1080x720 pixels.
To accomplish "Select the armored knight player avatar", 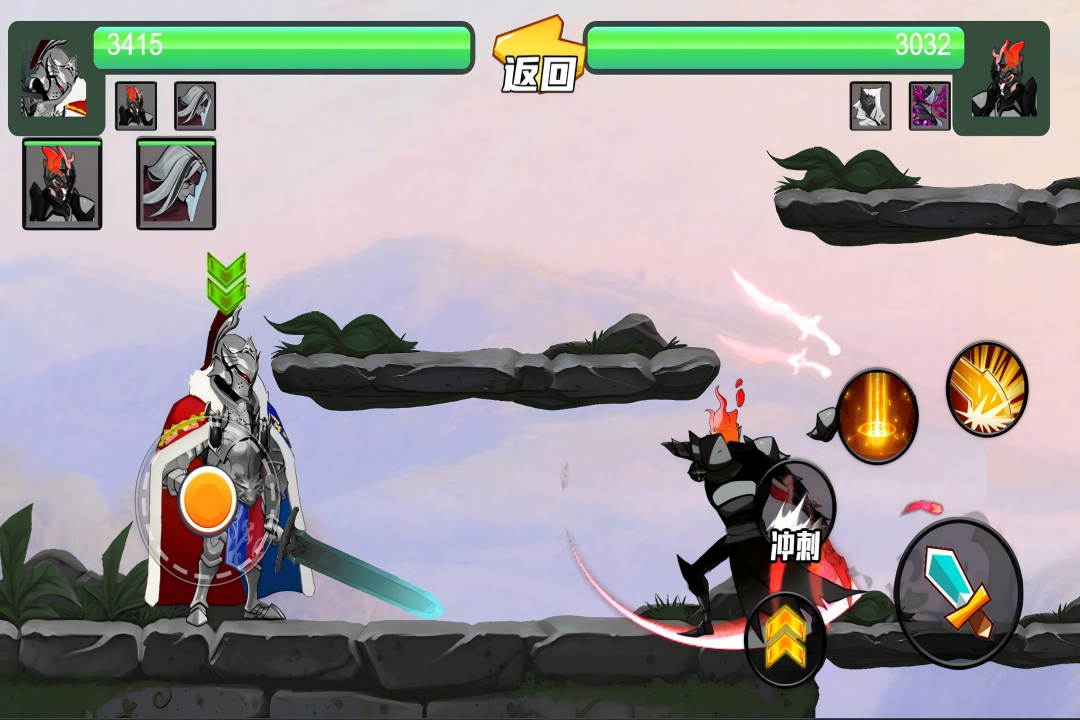I will coord(53,80).
